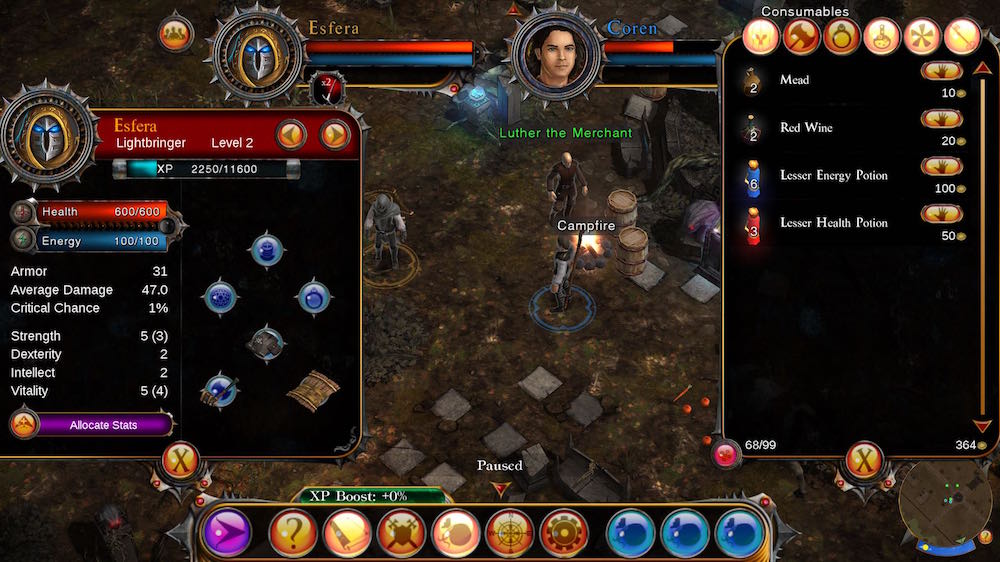Grab the Lesser Health Potion via hand button
Viewport: 1000px width, 562px height.
tap(942, 214)
